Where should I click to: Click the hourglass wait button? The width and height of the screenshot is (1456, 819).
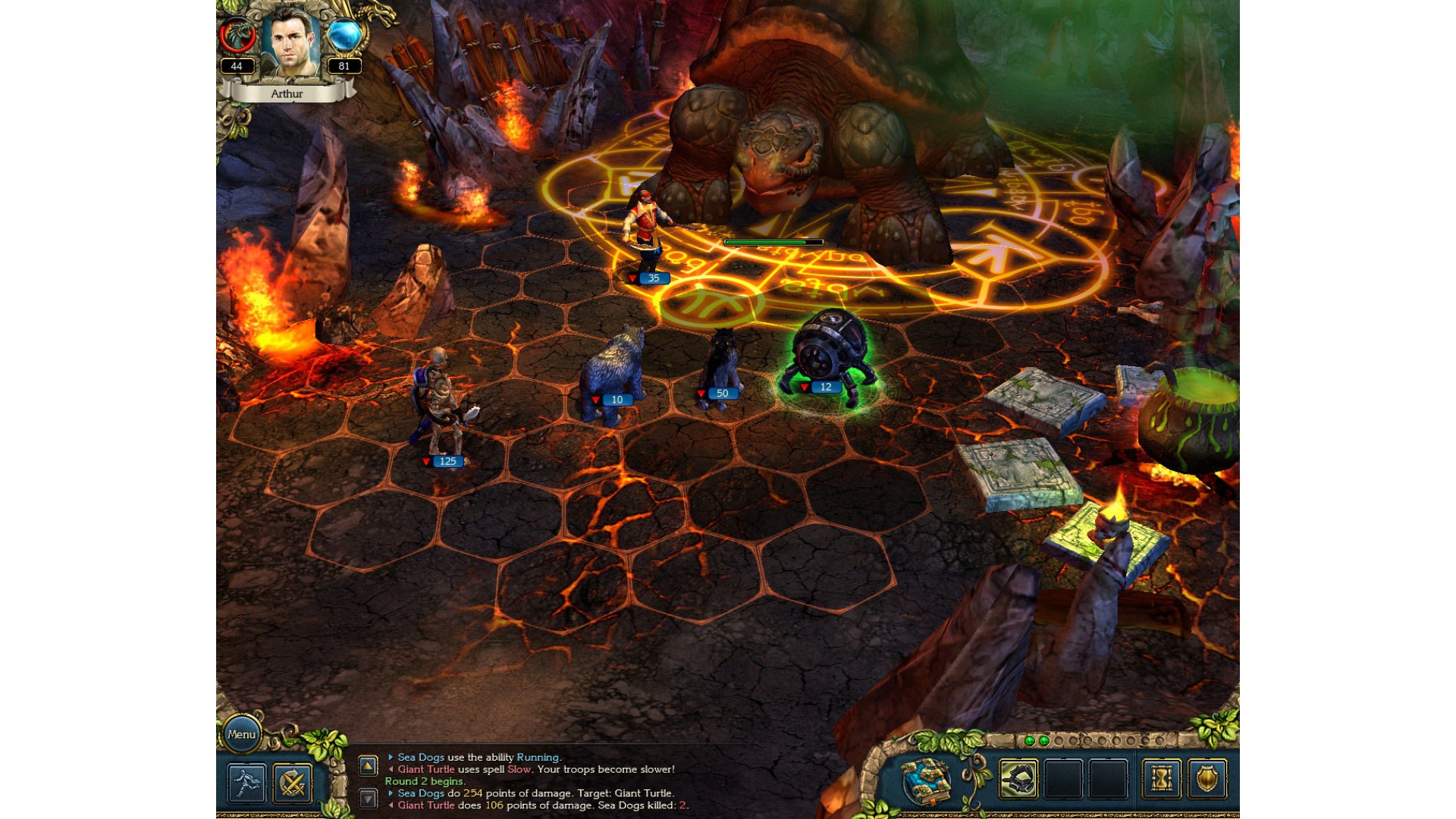point(1161,780)
